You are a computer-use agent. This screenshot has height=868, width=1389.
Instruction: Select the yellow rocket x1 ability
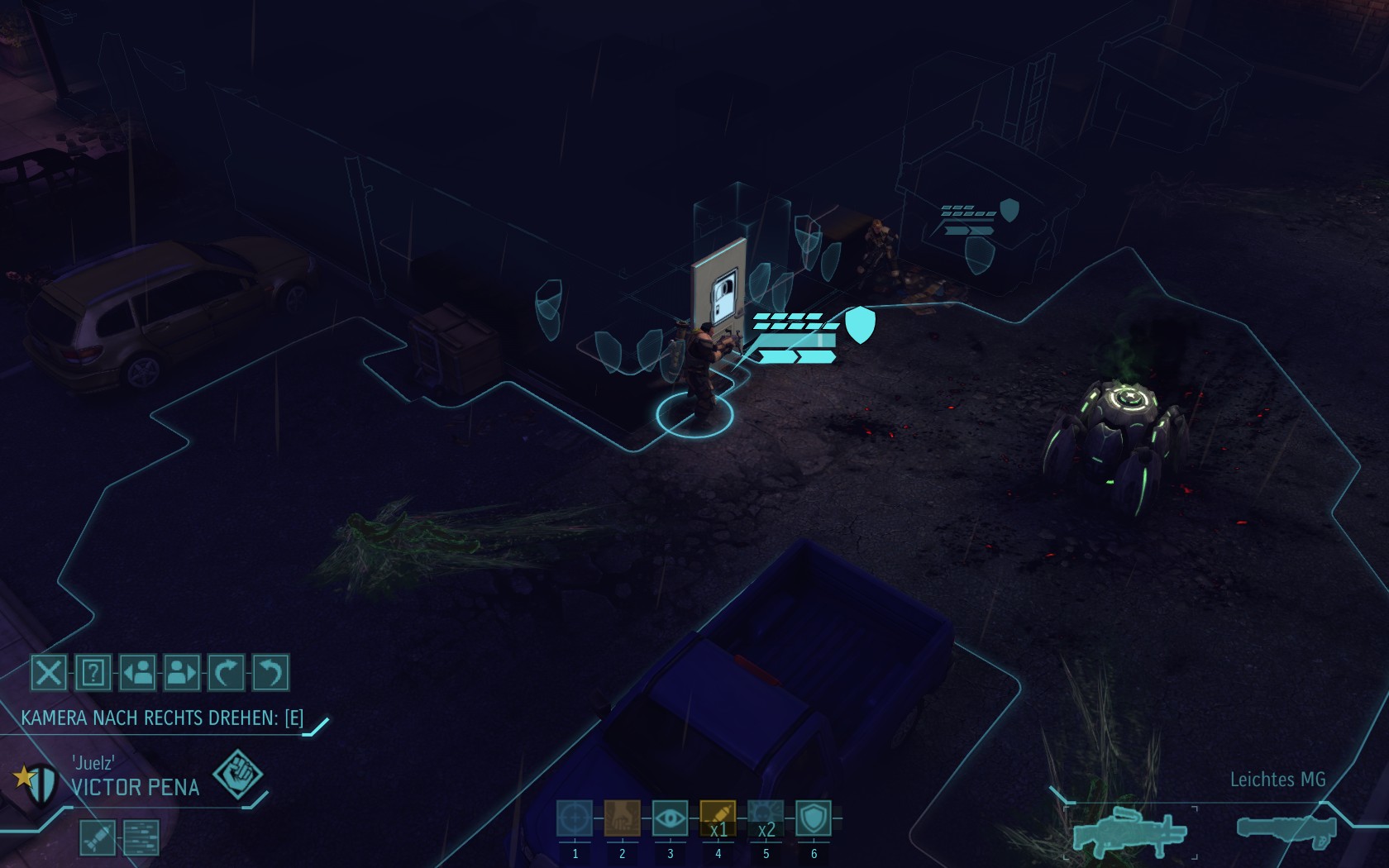(718, 818)
